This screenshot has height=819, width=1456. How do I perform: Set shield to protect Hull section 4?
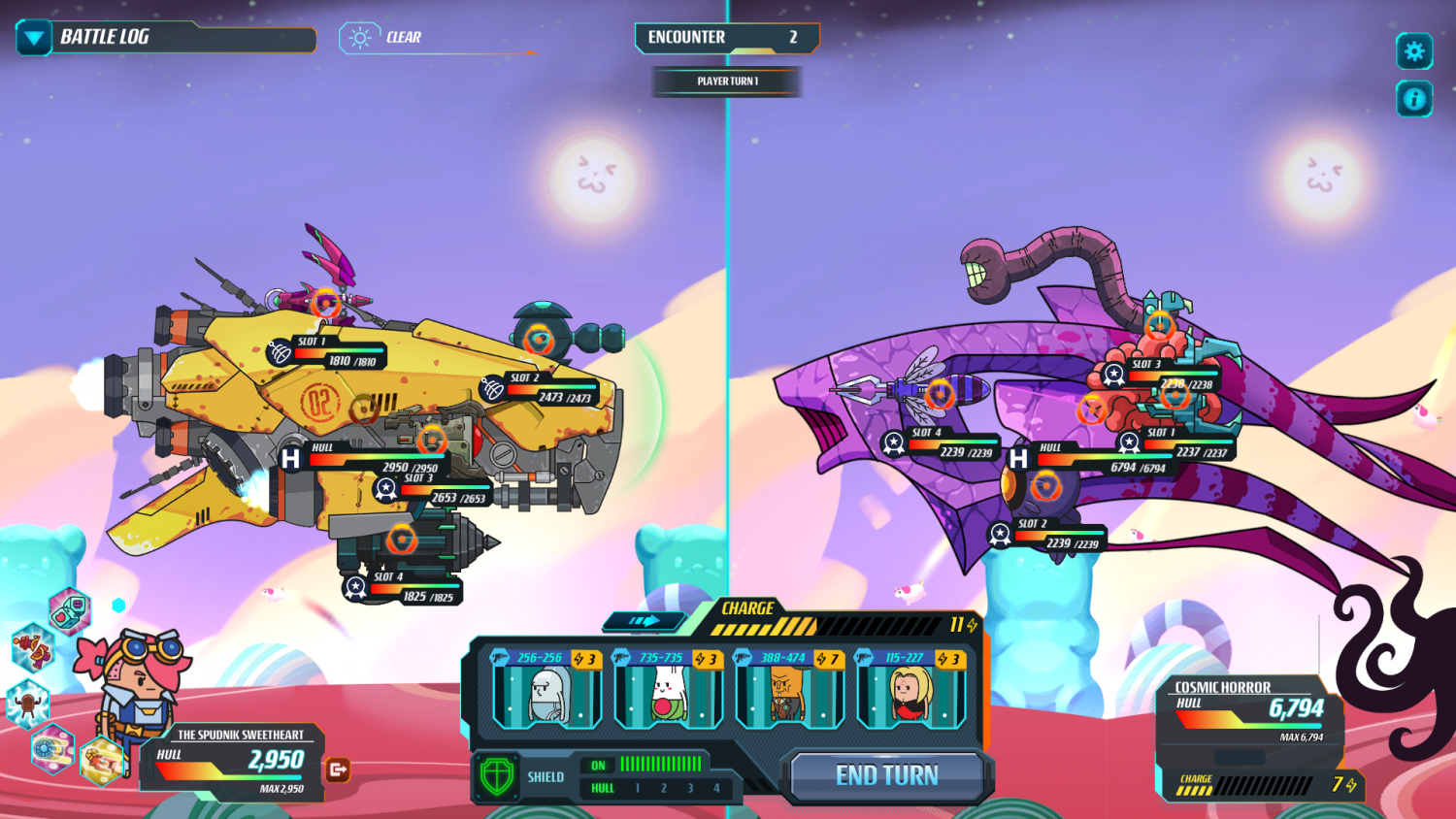(x=717, y=788)
